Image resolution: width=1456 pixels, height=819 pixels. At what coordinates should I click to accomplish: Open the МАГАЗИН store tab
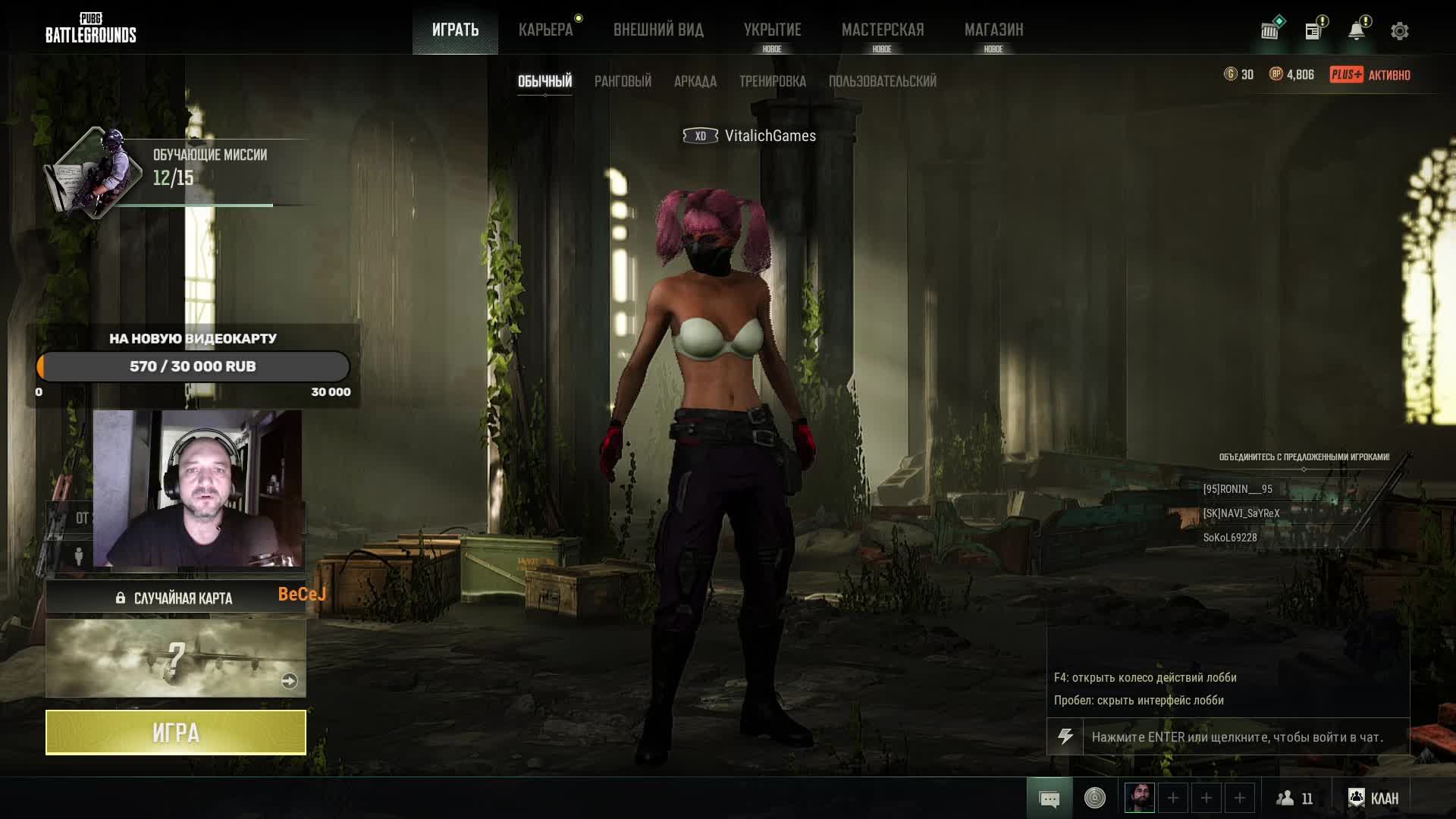993,30
